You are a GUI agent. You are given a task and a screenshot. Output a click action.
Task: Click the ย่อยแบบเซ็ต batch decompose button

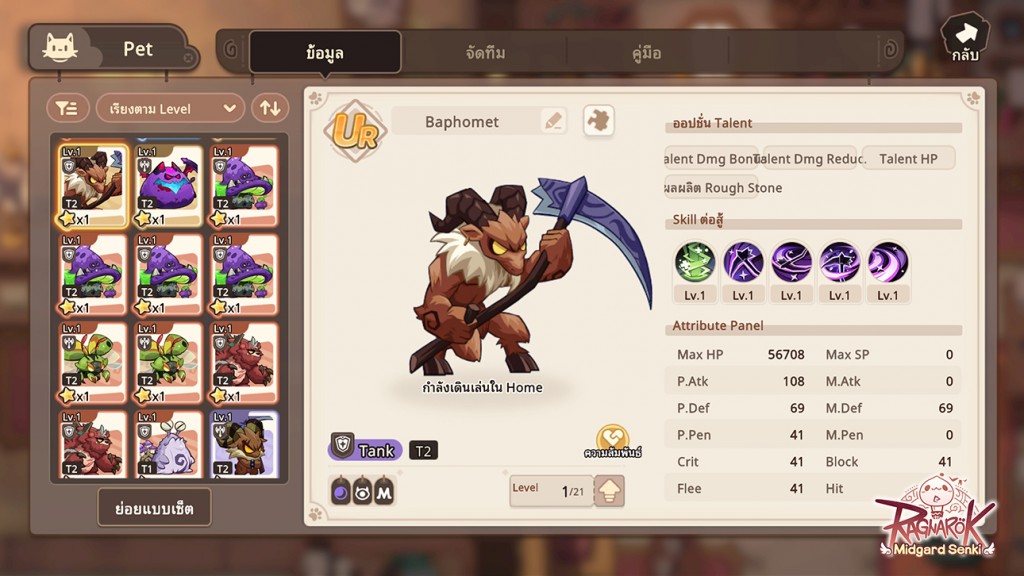154,508
